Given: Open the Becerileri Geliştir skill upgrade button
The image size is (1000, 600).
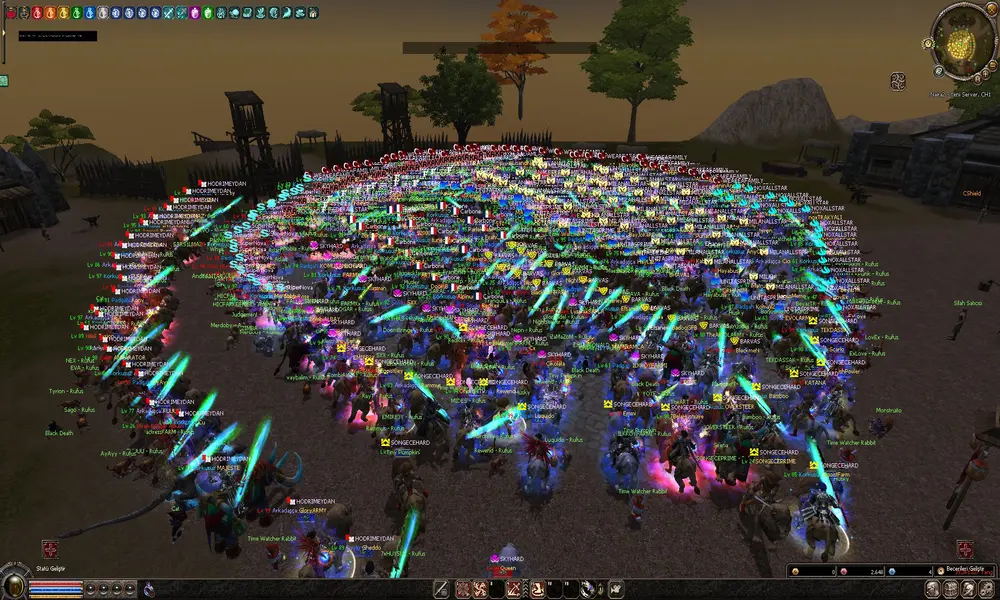Looking at the screenshot, I should coord(965,549).
